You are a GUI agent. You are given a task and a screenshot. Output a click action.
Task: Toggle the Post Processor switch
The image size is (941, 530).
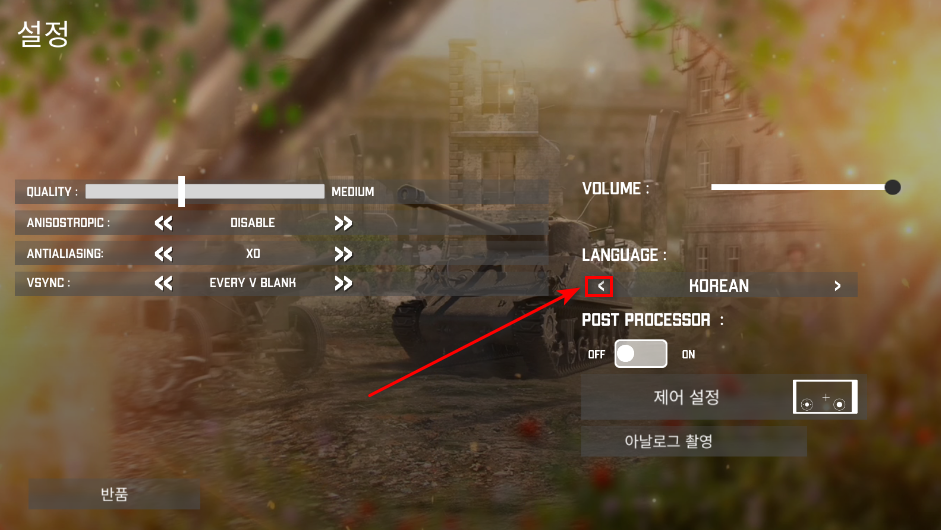point(640,354)
